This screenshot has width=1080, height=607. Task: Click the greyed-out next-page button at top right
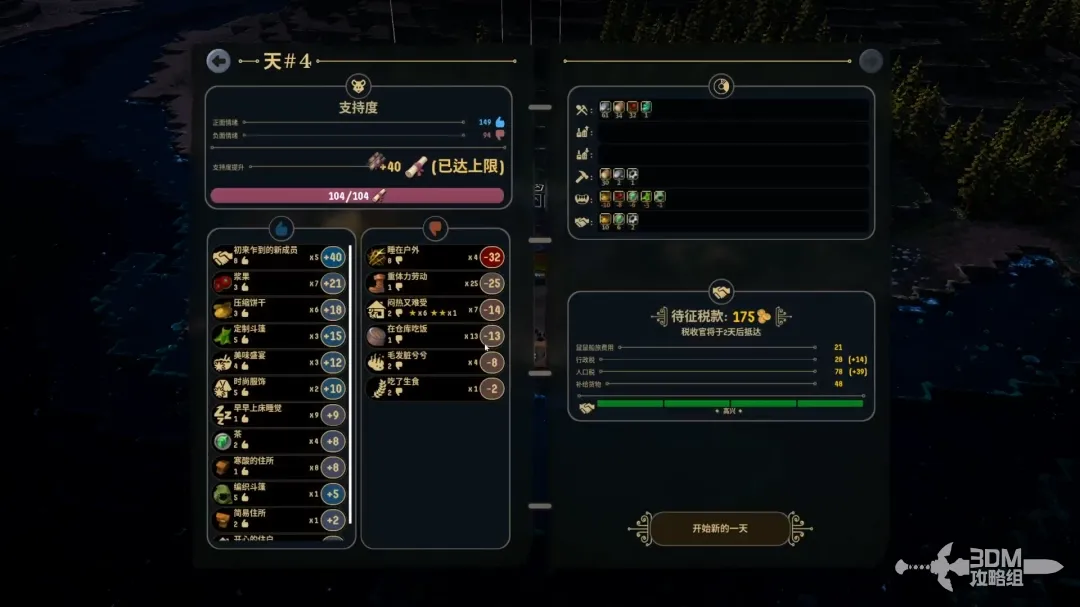(871, 61)
